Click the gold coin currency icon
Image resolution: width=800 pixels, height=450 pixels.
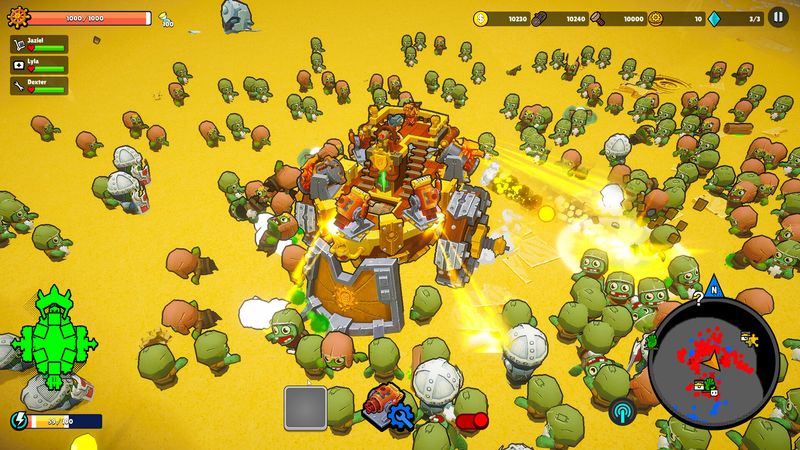click(481, 18)
